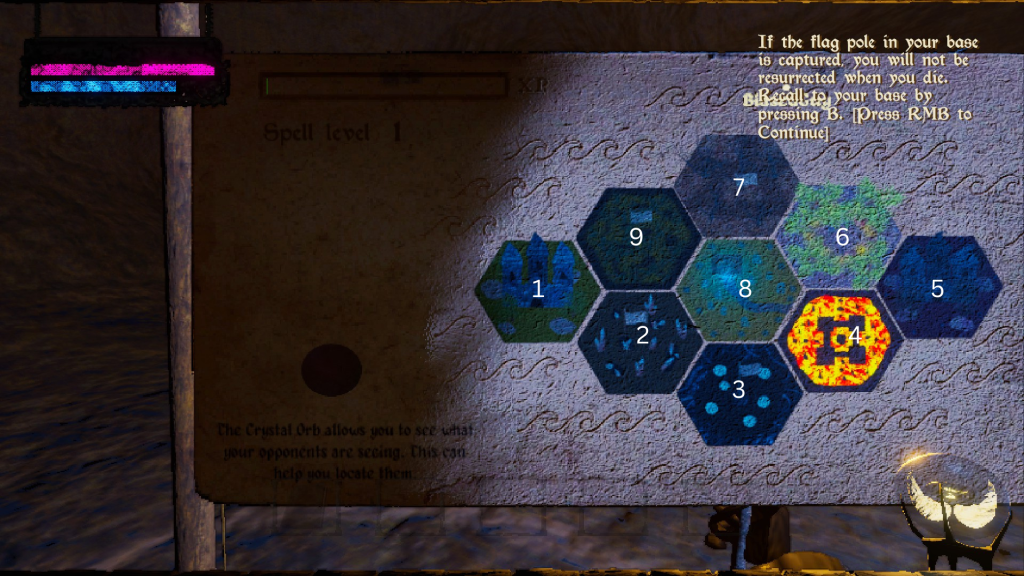Choose the green hex tile 6
The width and height of the screenshot is (1024, 576).
click(x=841, y=237)
